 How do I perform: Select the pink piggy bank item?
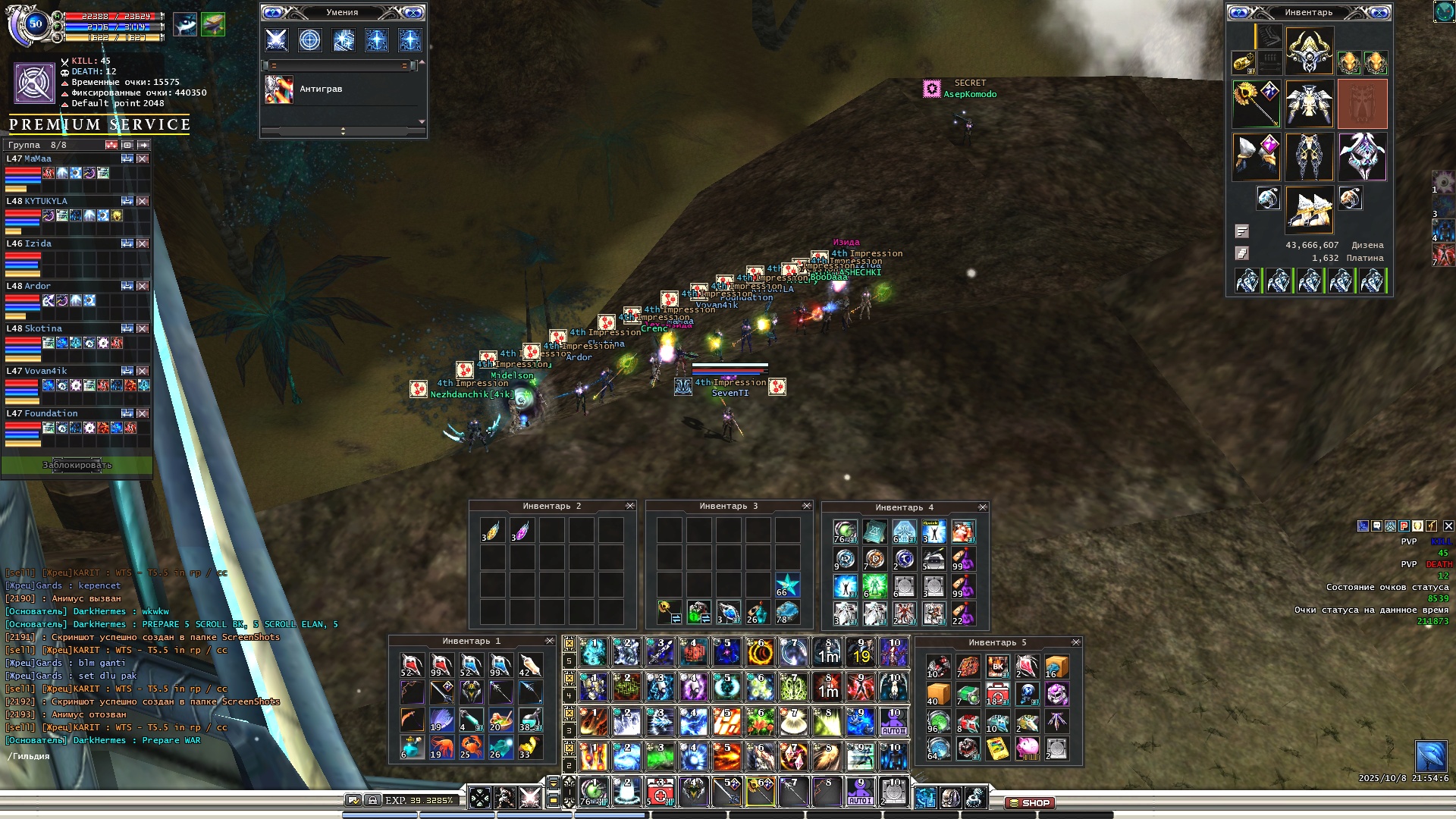click(x=1027, y=748)
